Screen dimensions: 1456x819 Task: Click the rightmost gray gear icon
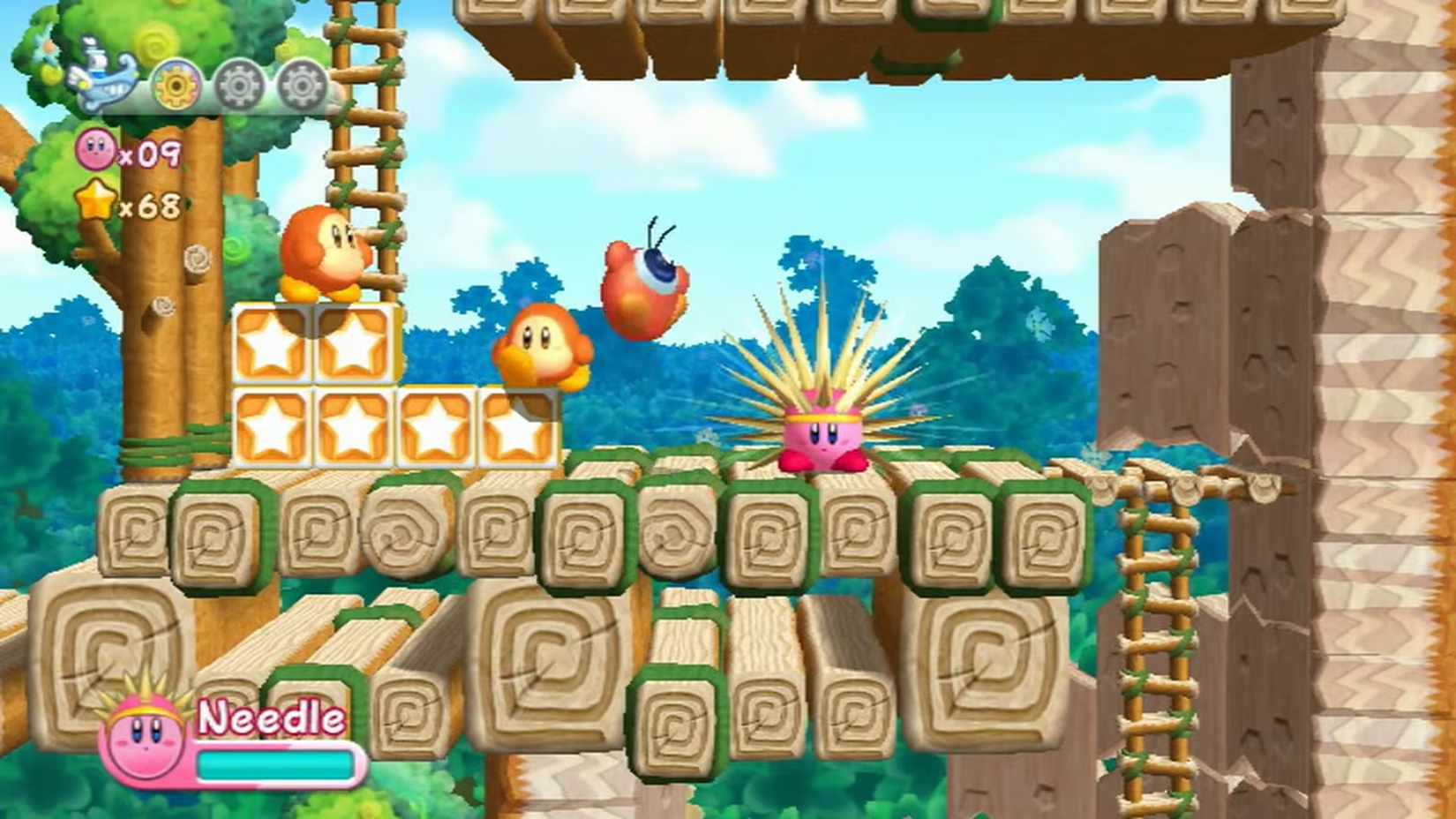[301, 86]
